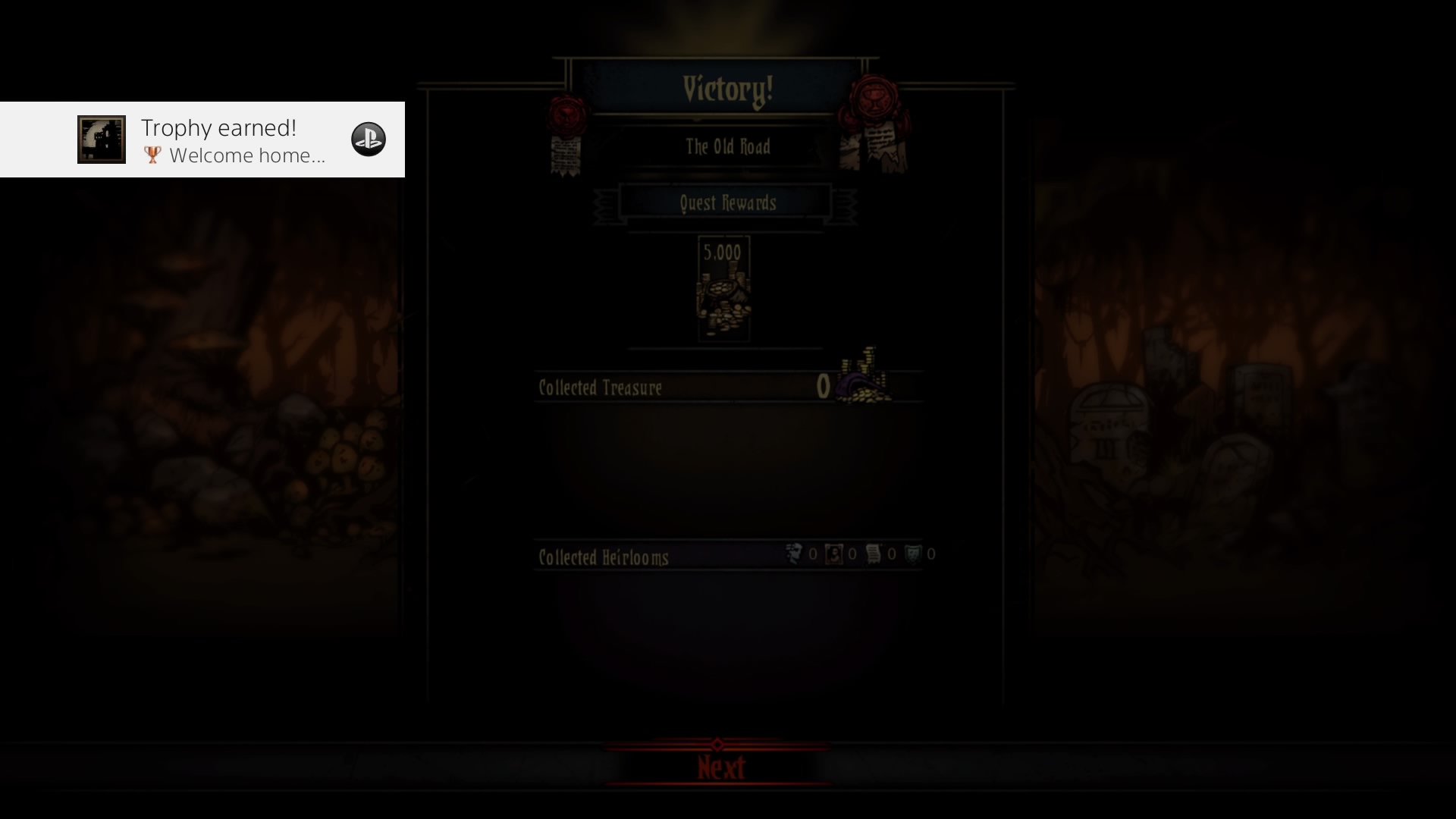Select The Old Road quest title
Viewport: 1456px width, 819px height.
728,147
